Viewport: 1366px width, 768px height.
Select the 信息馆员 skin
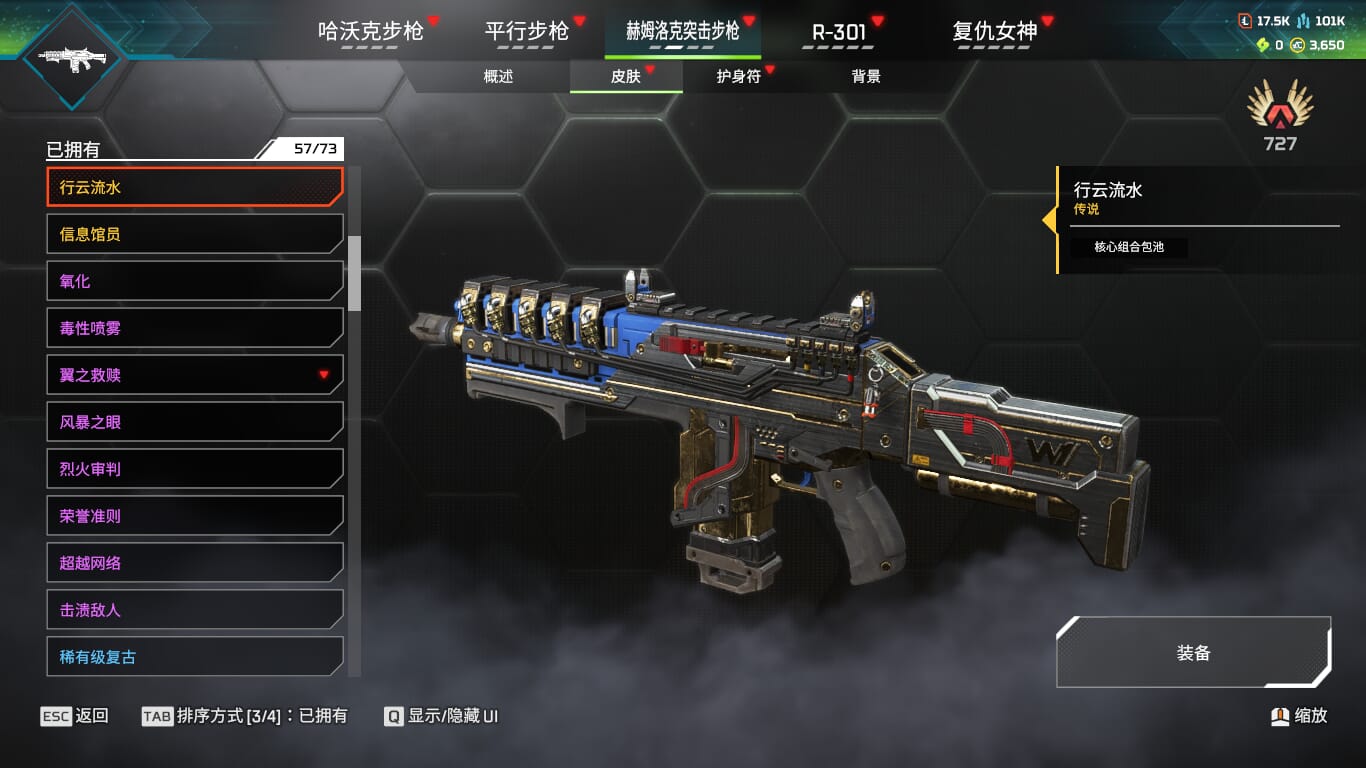click(195, 234)
